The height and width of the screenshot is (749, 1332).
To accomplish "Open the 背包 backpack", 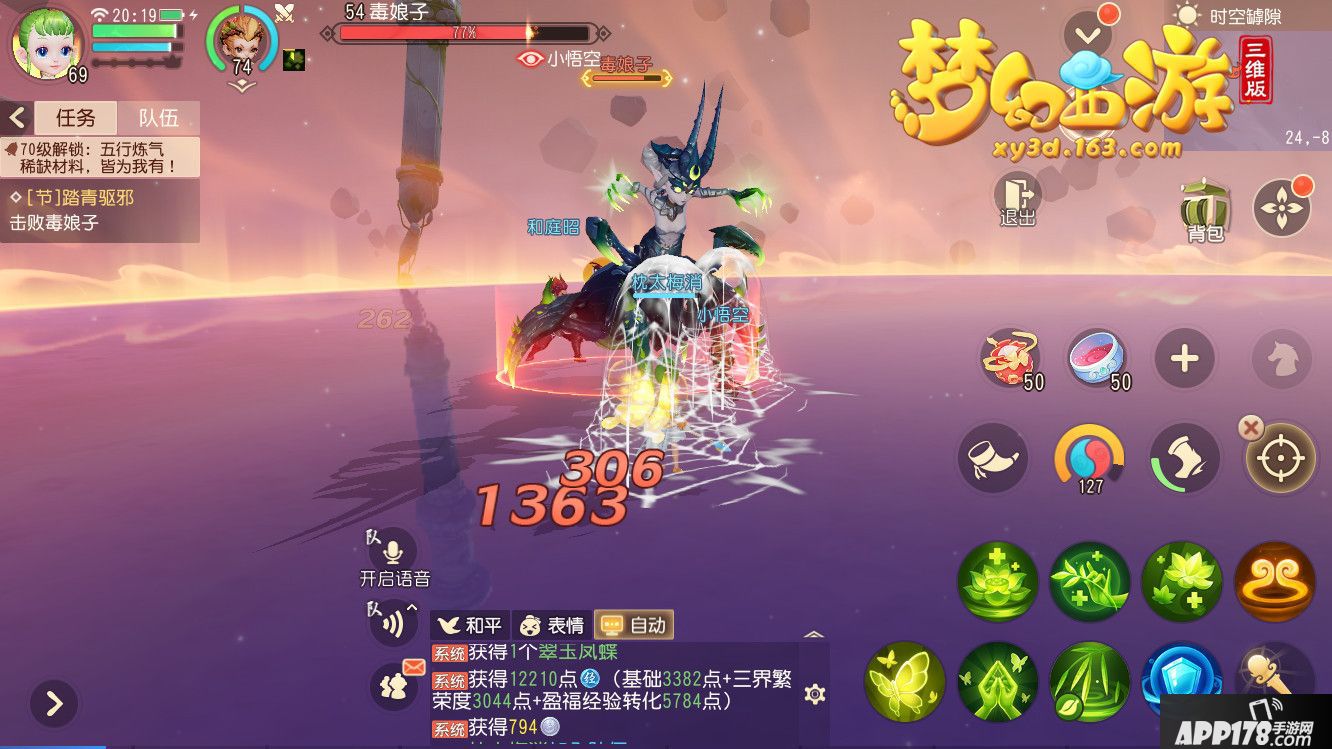I will tap(1204, 208).
